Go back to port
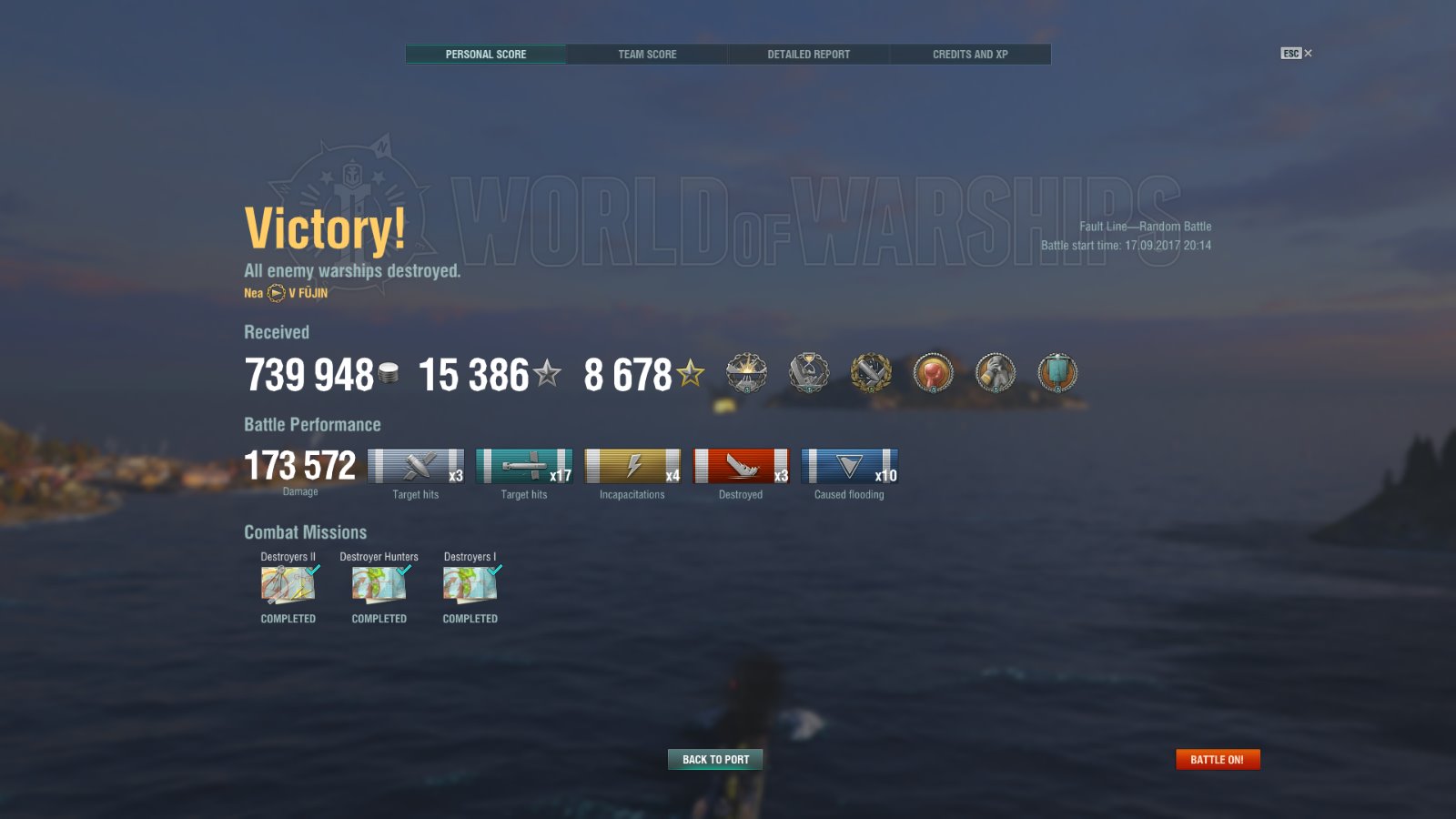 715,759
